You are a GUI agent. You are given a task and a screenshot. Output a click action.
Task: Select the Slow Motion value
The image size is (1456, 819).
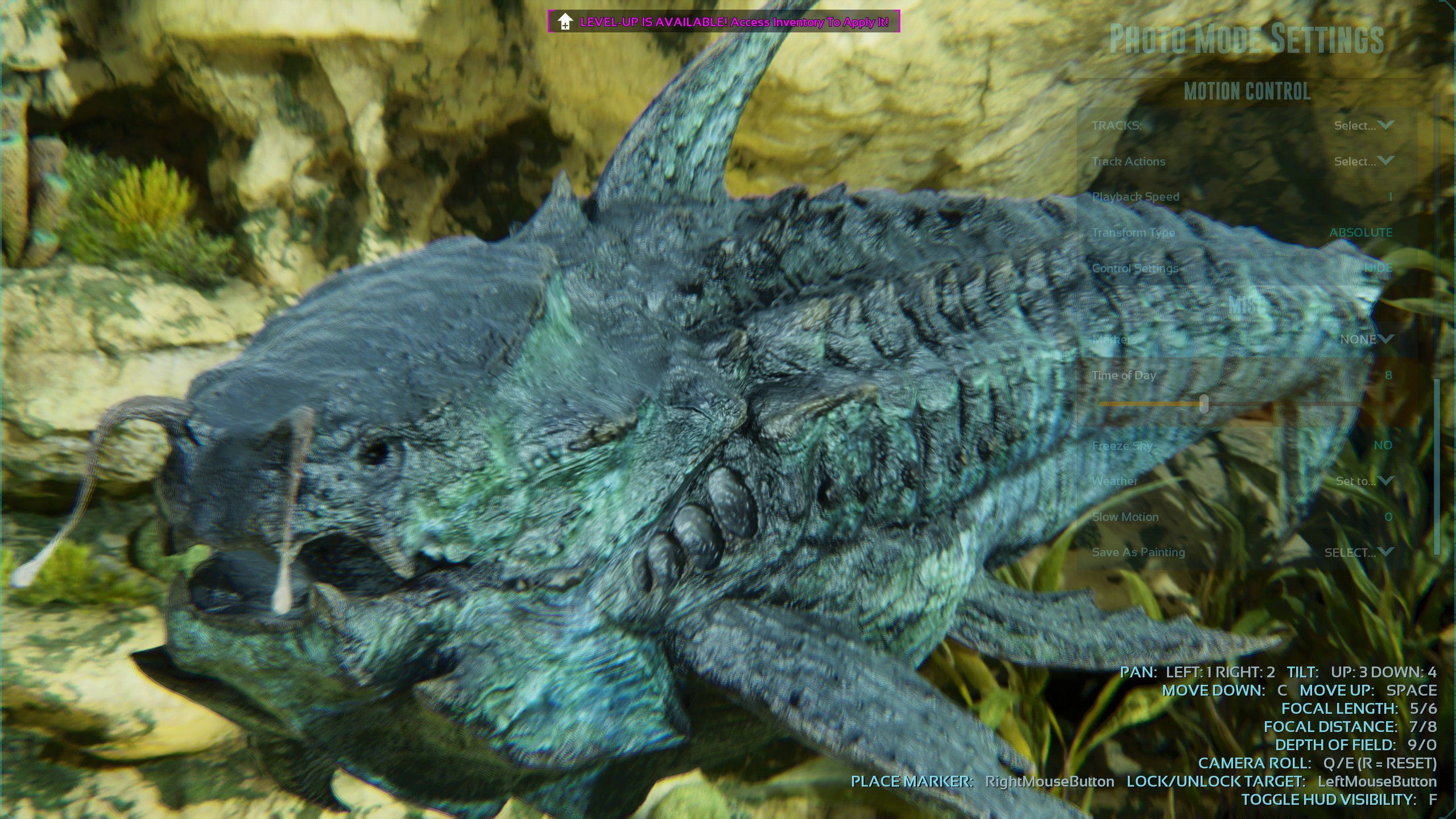pyautogui.click(x=1388, y=517)
